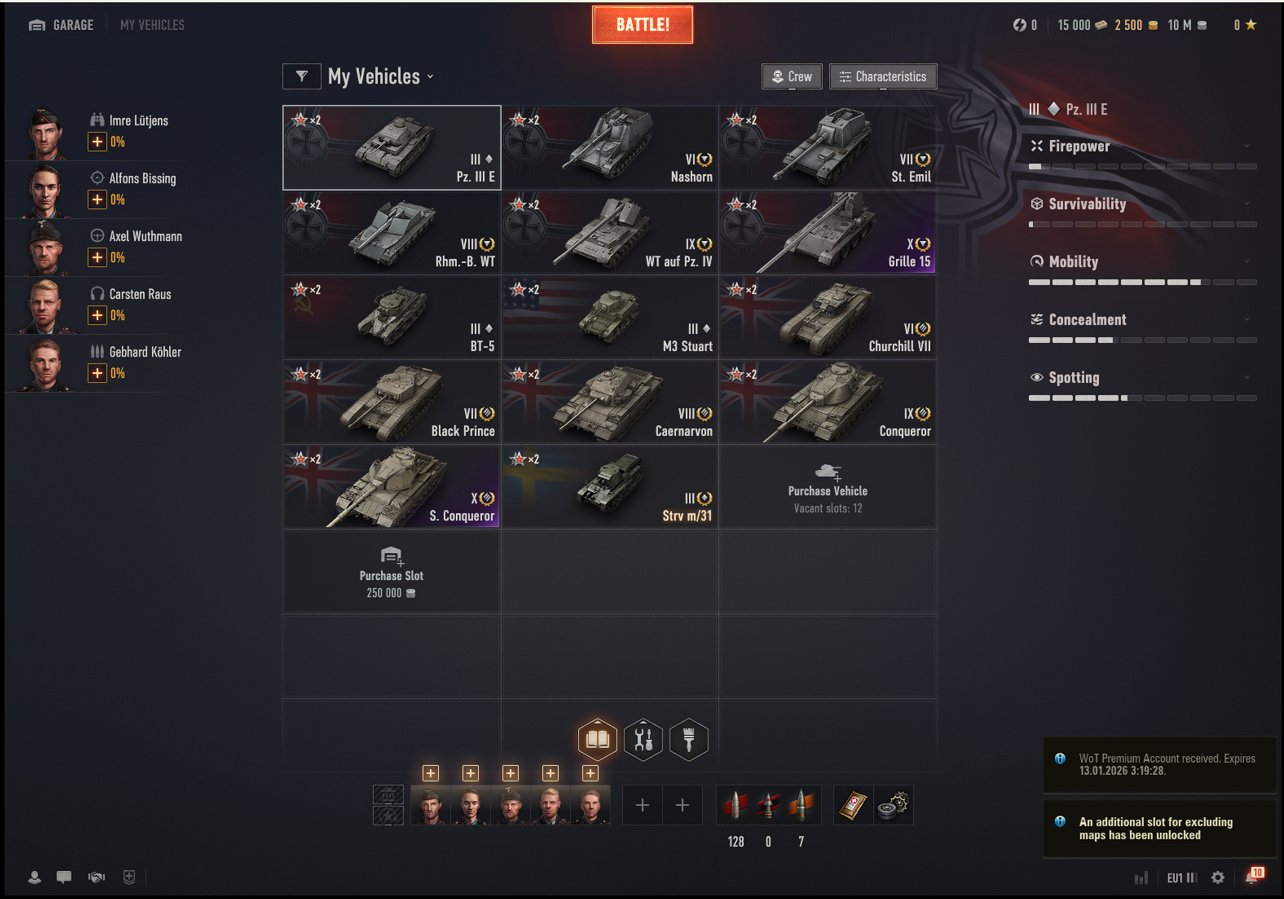Select the Strv m/31 vehicle

[609, 487]
